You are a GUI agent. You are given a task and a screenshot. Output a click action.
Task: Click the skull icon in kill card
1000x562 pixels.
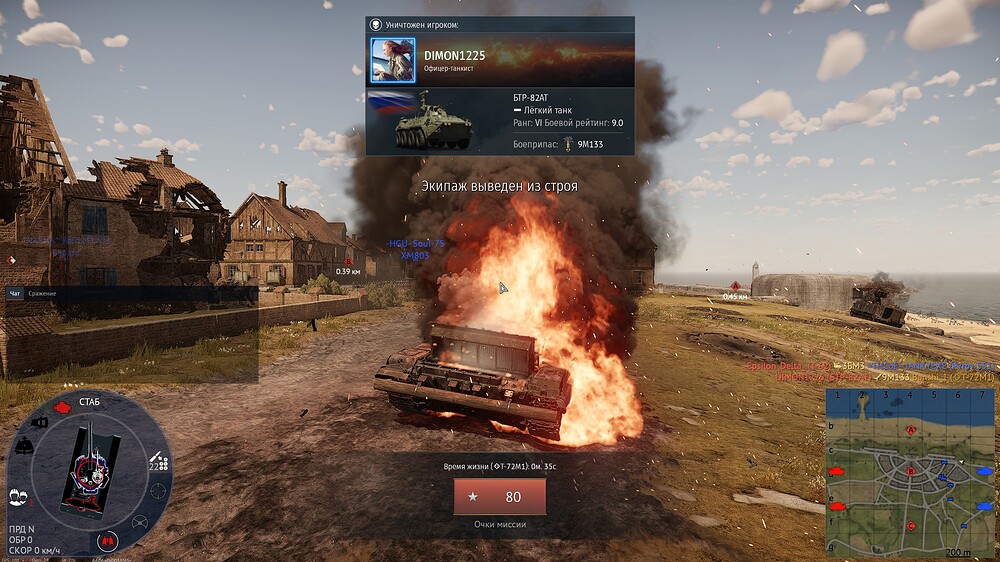[x=376, y=24]
